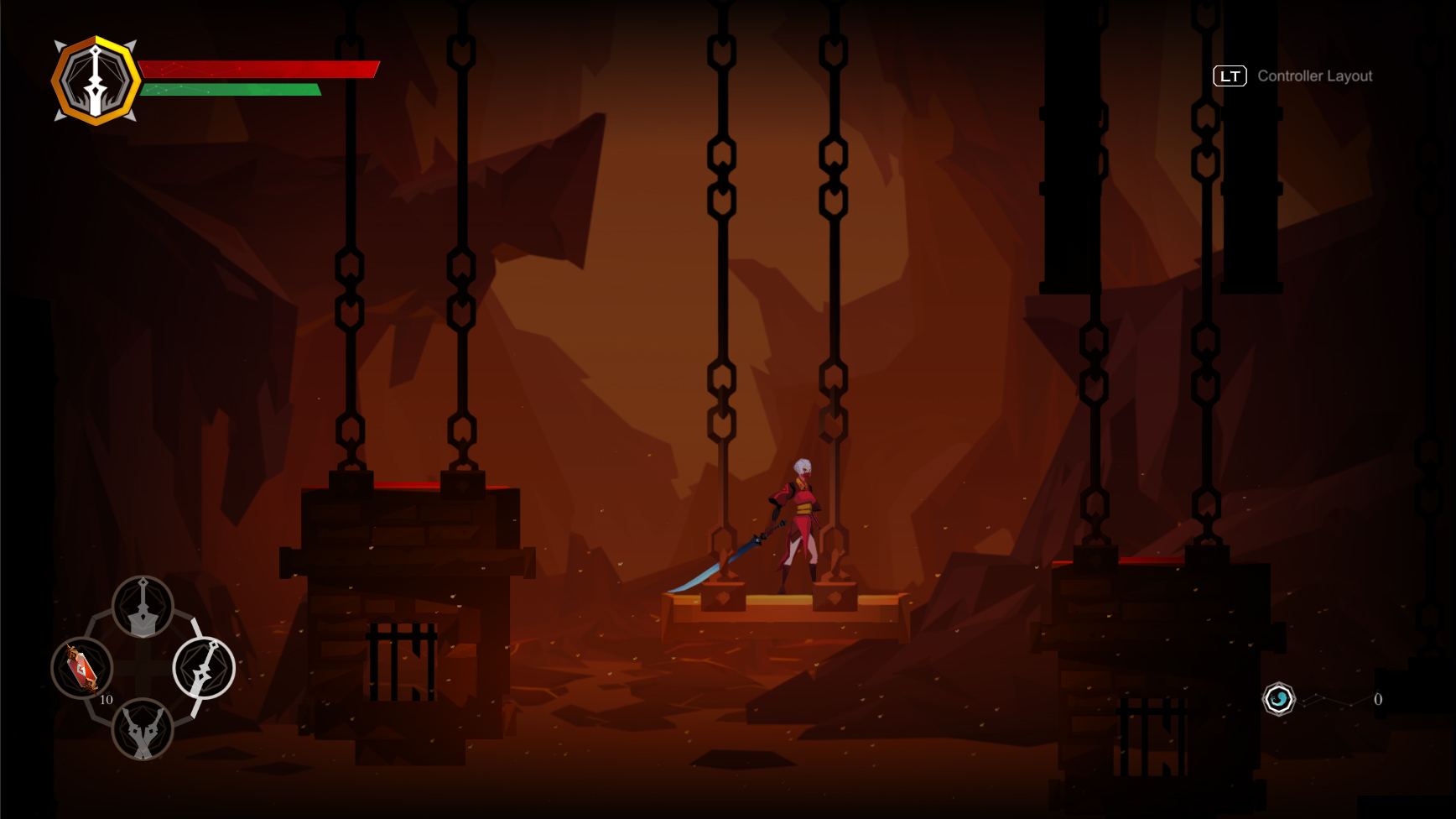The height and width of the screenshot is (819, 1456).
Task: Open the Controller Layout screen
Action: [1293, 76]
